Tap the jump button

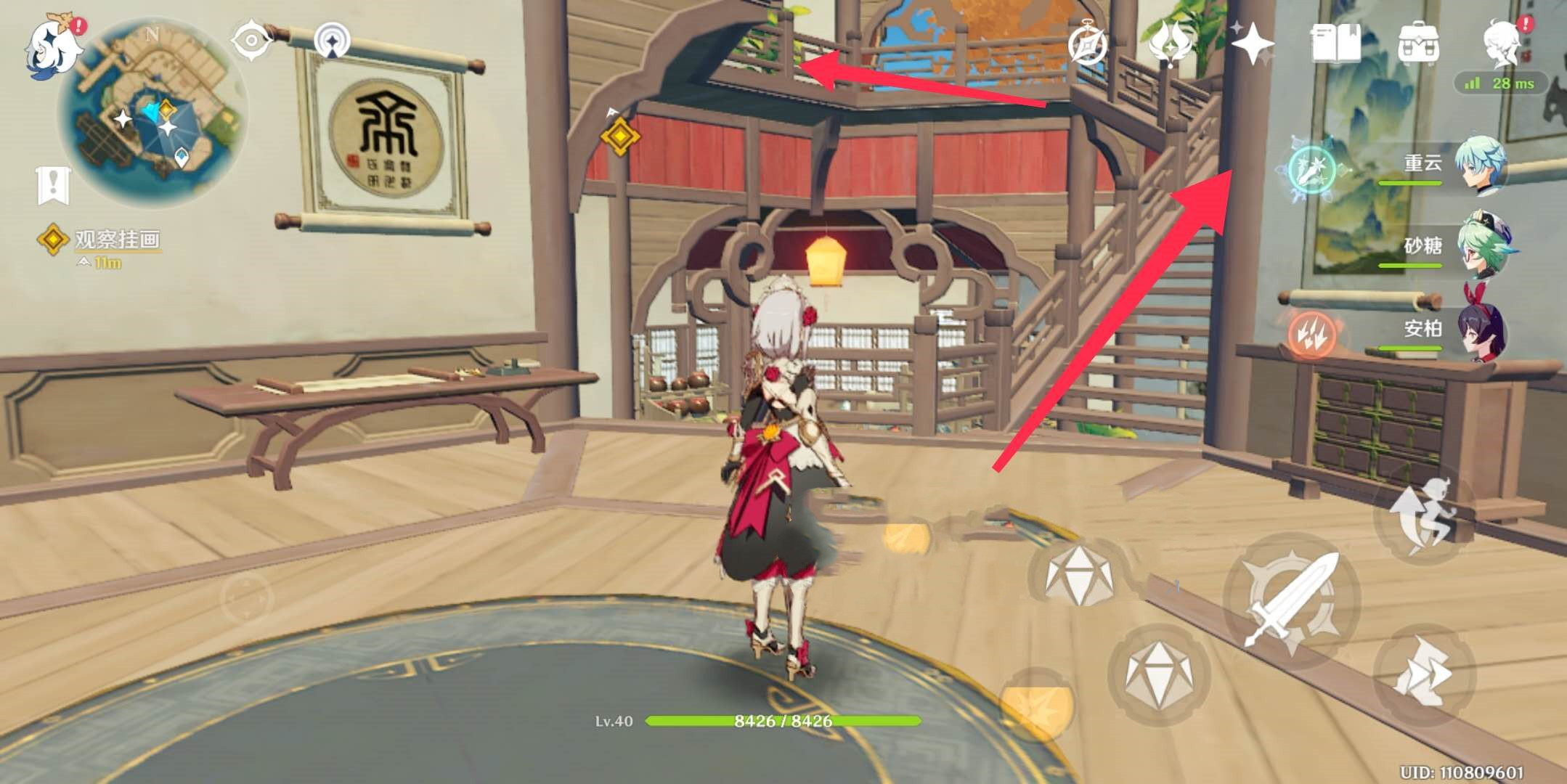coord(1424,514)
